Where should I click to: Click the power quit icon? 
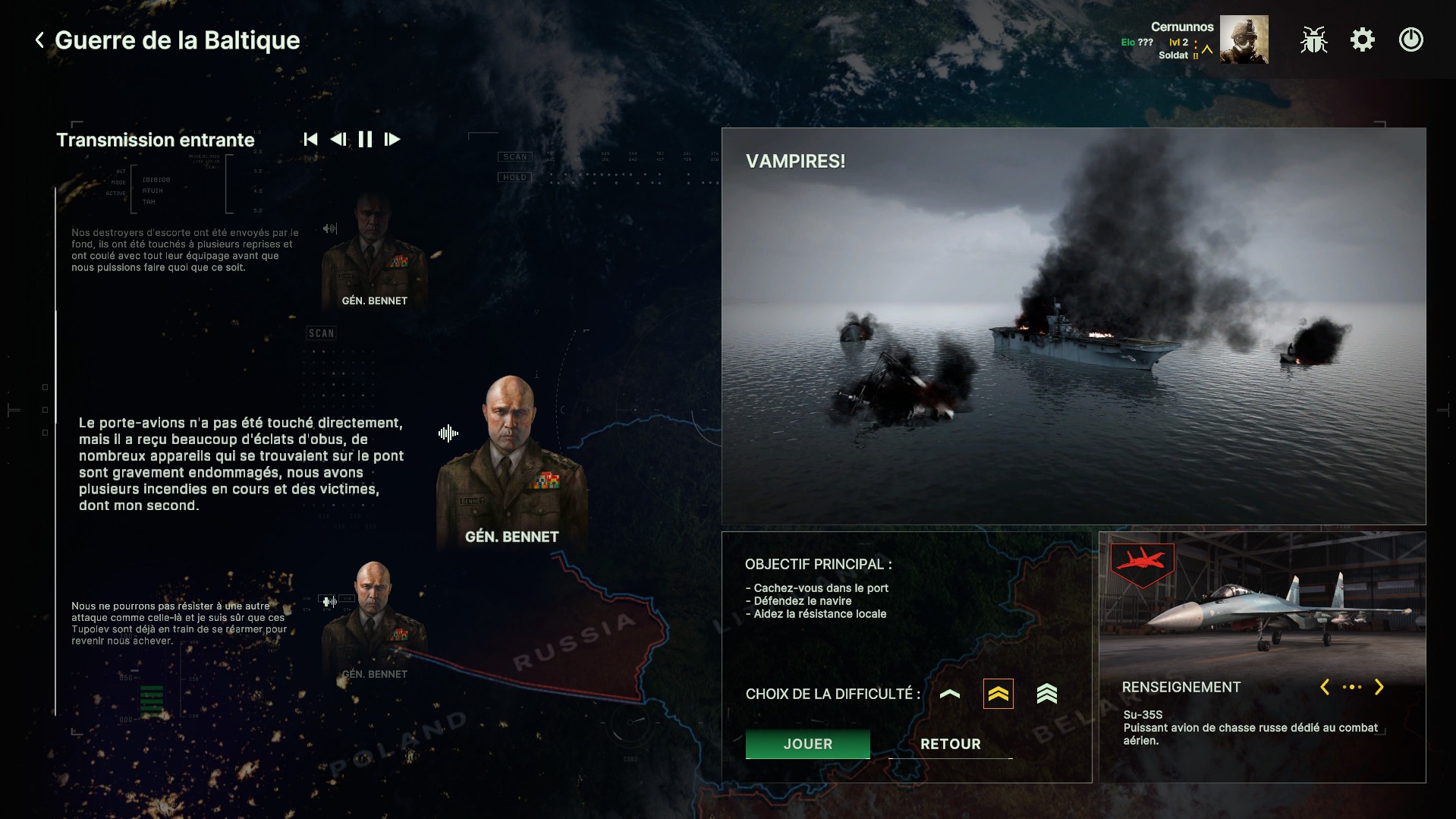pos(1410,40)
